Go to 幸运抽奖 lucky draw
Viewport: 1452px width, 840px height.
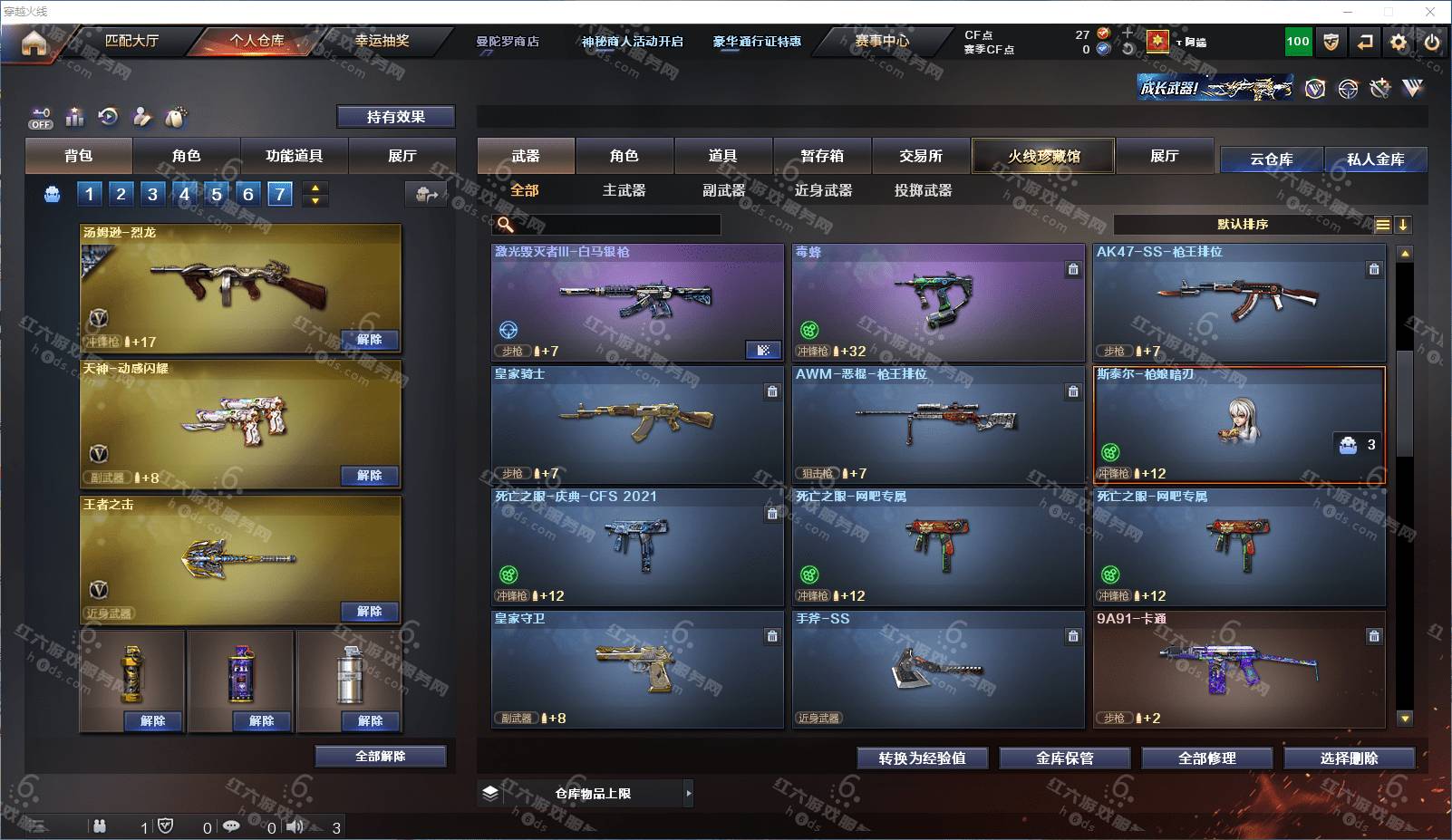[x=382, y=41]
